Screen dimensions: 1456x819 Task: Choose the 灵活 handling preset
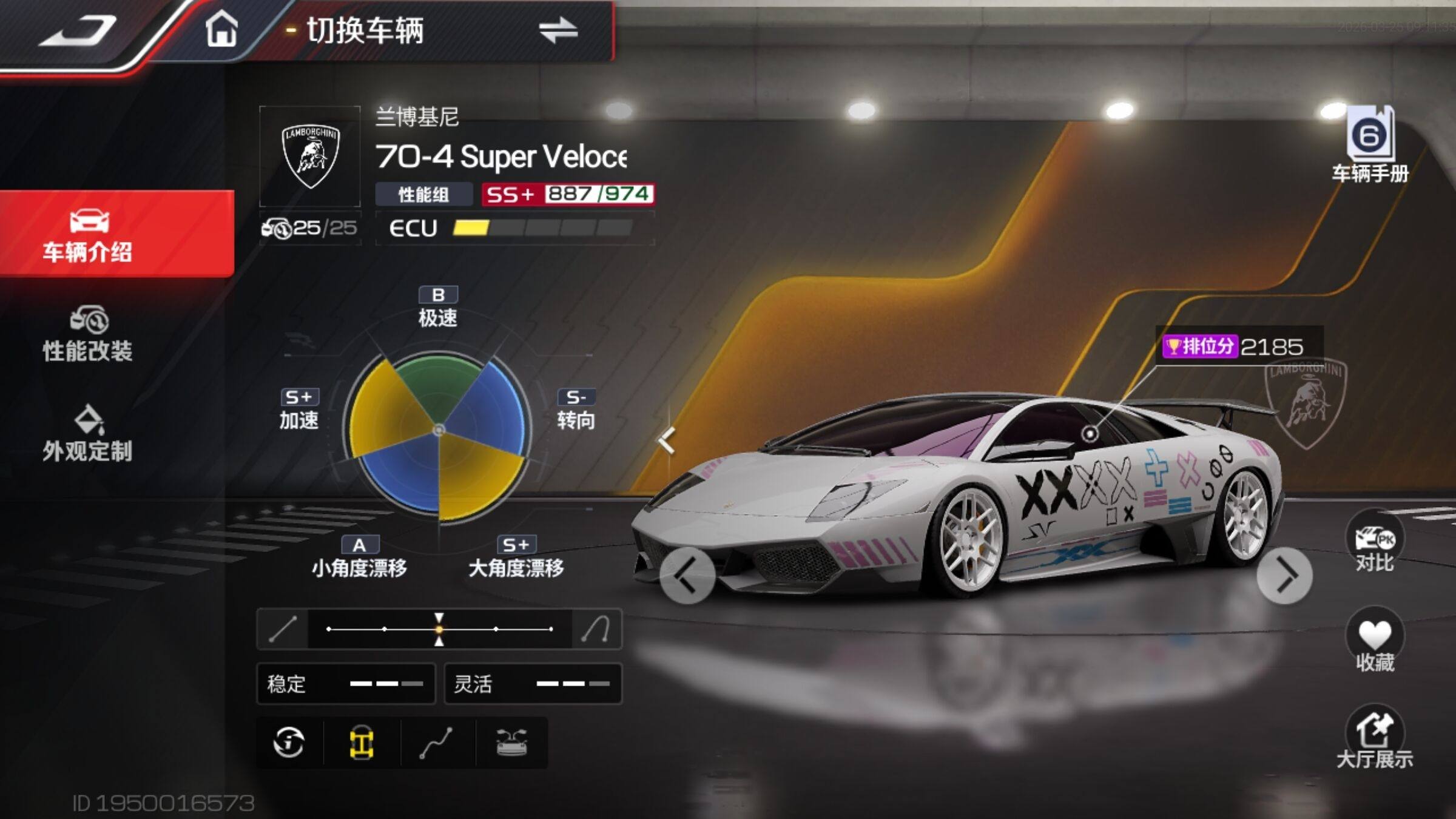[x=533, y=684]
